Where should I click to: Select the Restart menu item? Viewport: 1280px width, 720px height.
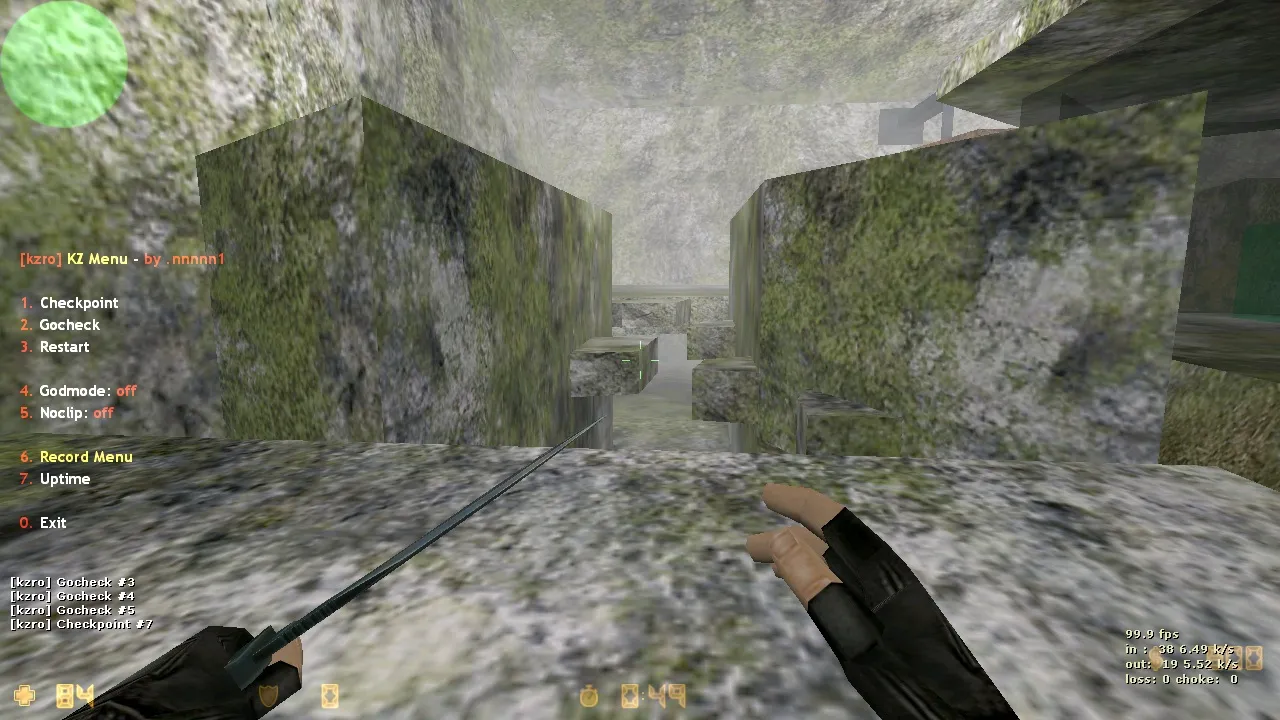[x=64, y=346]
